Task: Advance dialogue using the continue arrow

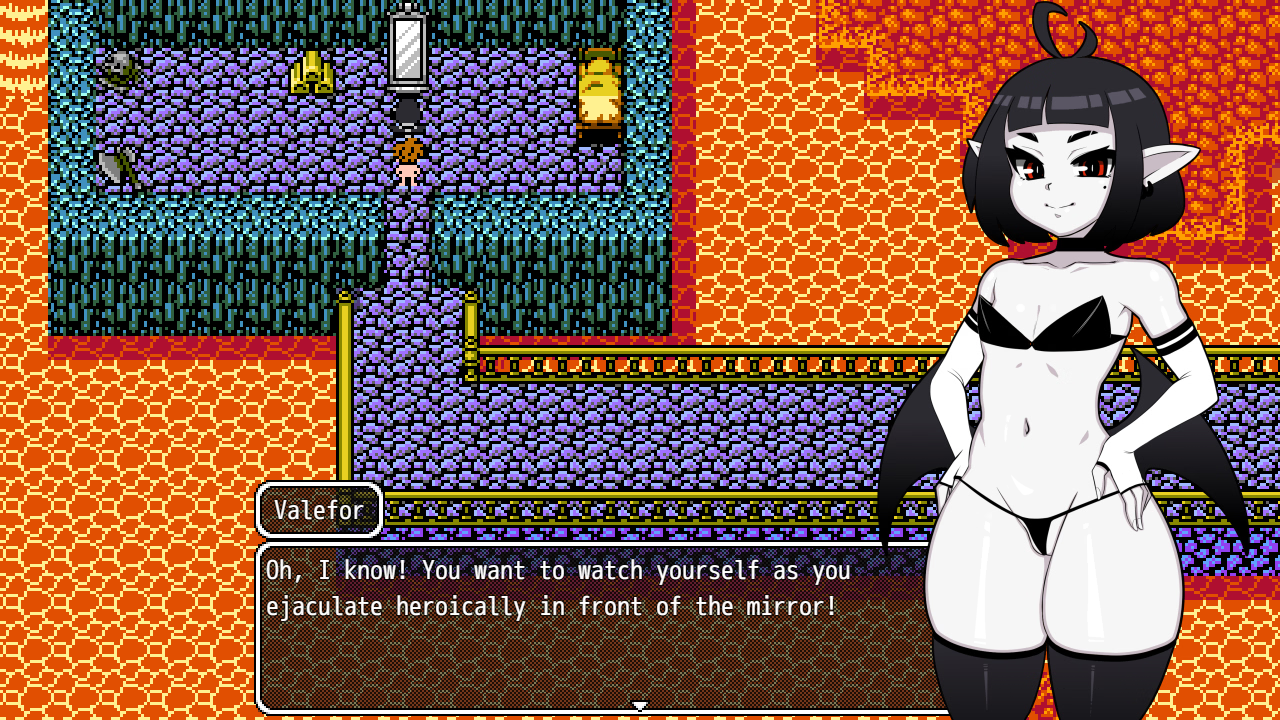Action: 639,706
